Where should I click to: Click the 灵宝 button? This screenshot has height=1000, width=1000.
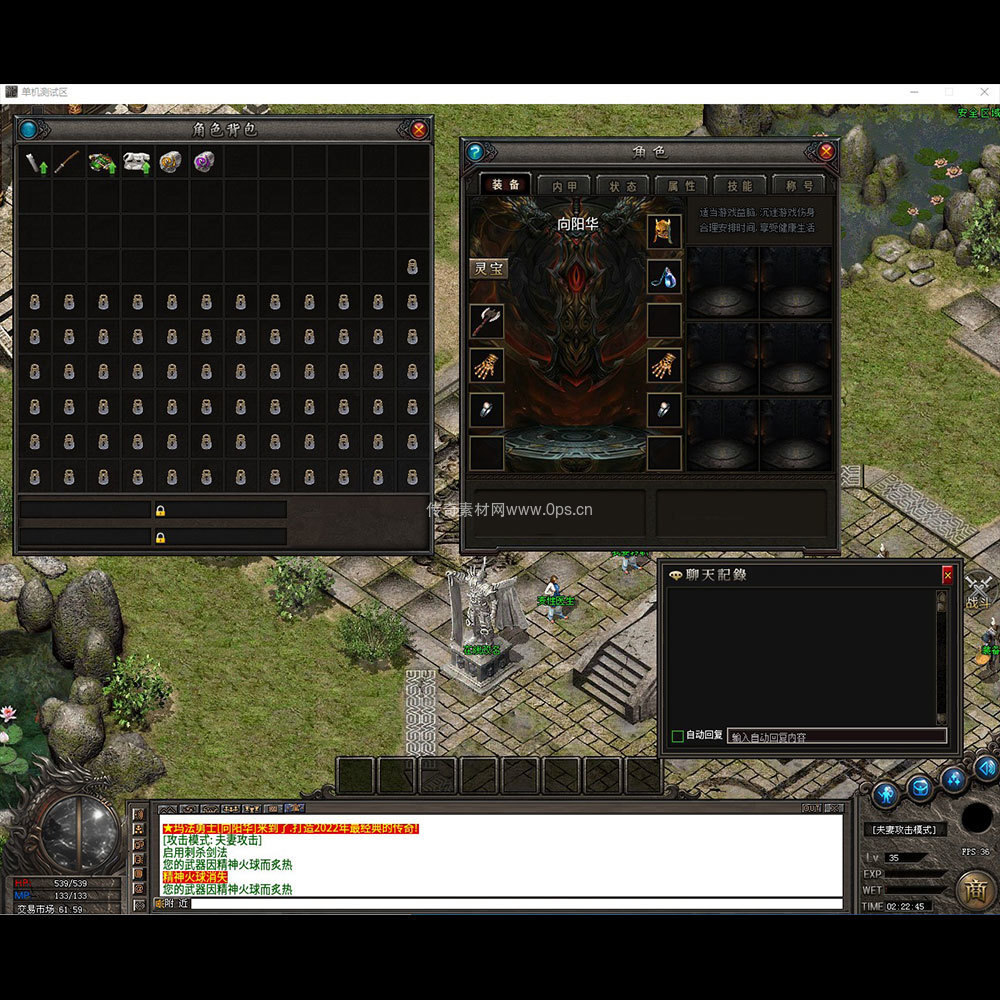[x=489, y=268]
